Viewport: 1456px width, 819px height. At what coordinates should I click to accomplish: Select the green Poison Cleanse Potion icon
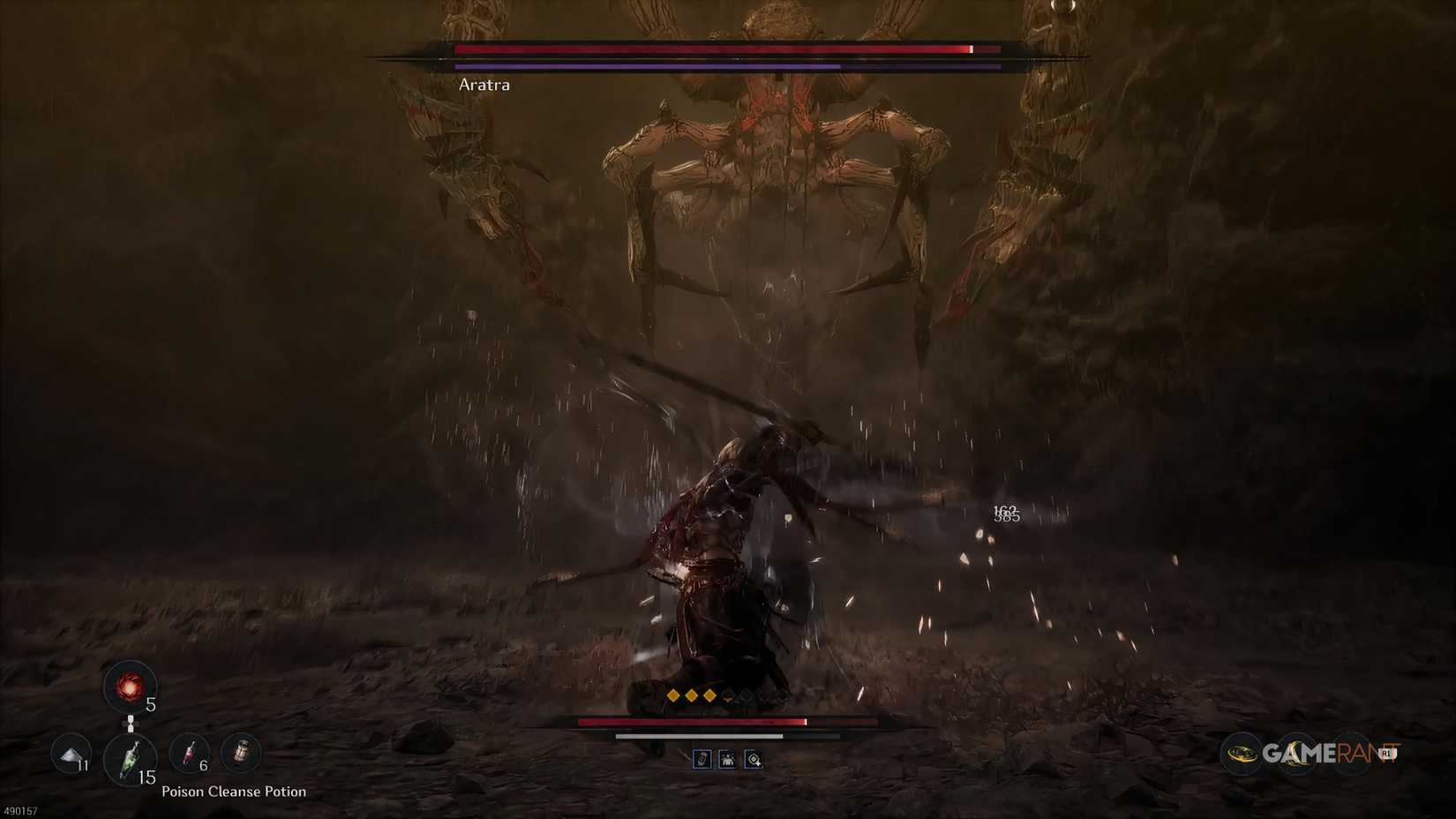pos(131,759)
